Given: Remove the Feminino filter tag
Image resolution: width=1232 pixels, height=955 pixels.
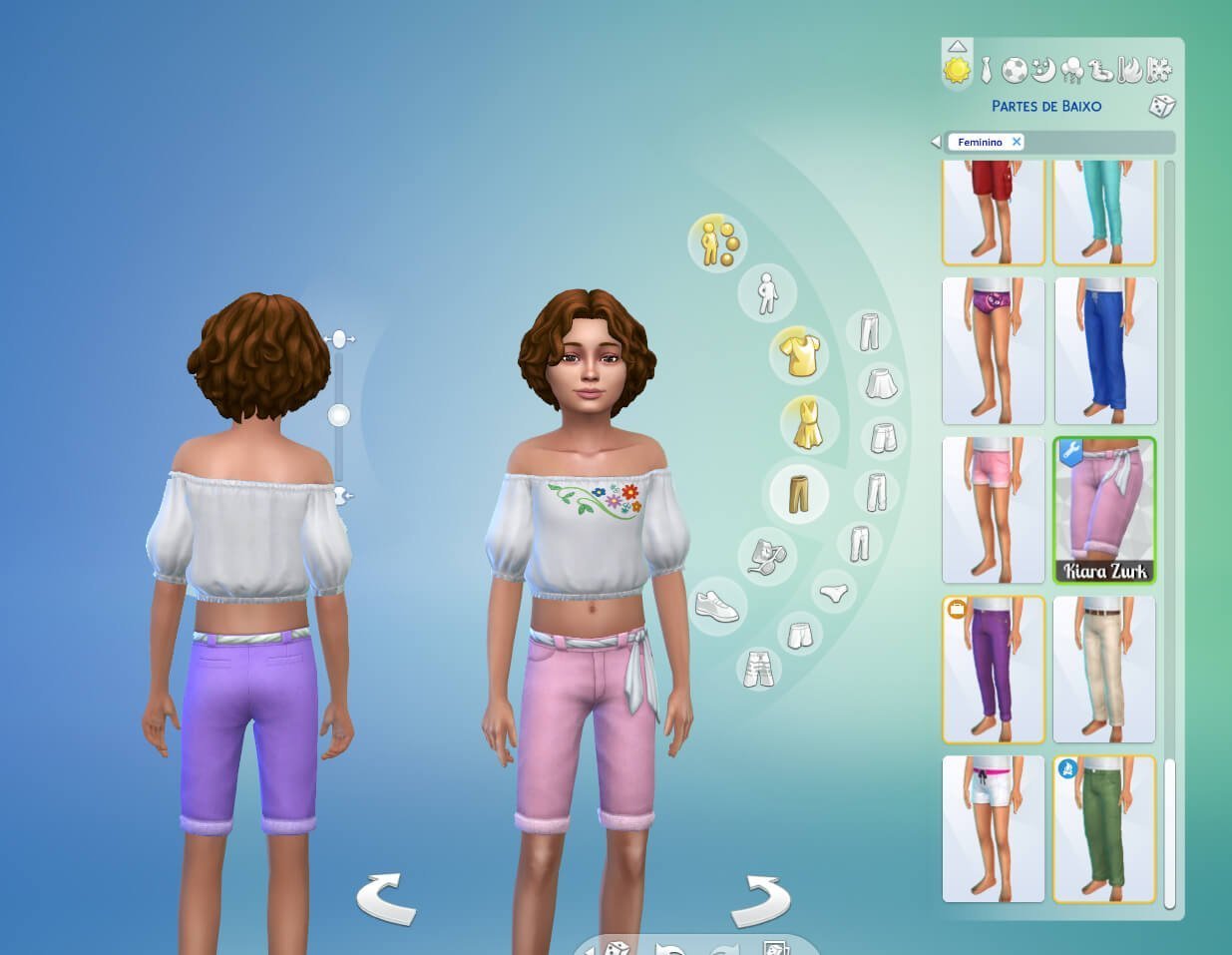Looking at the screenshot, I should tap(1017, 142).
